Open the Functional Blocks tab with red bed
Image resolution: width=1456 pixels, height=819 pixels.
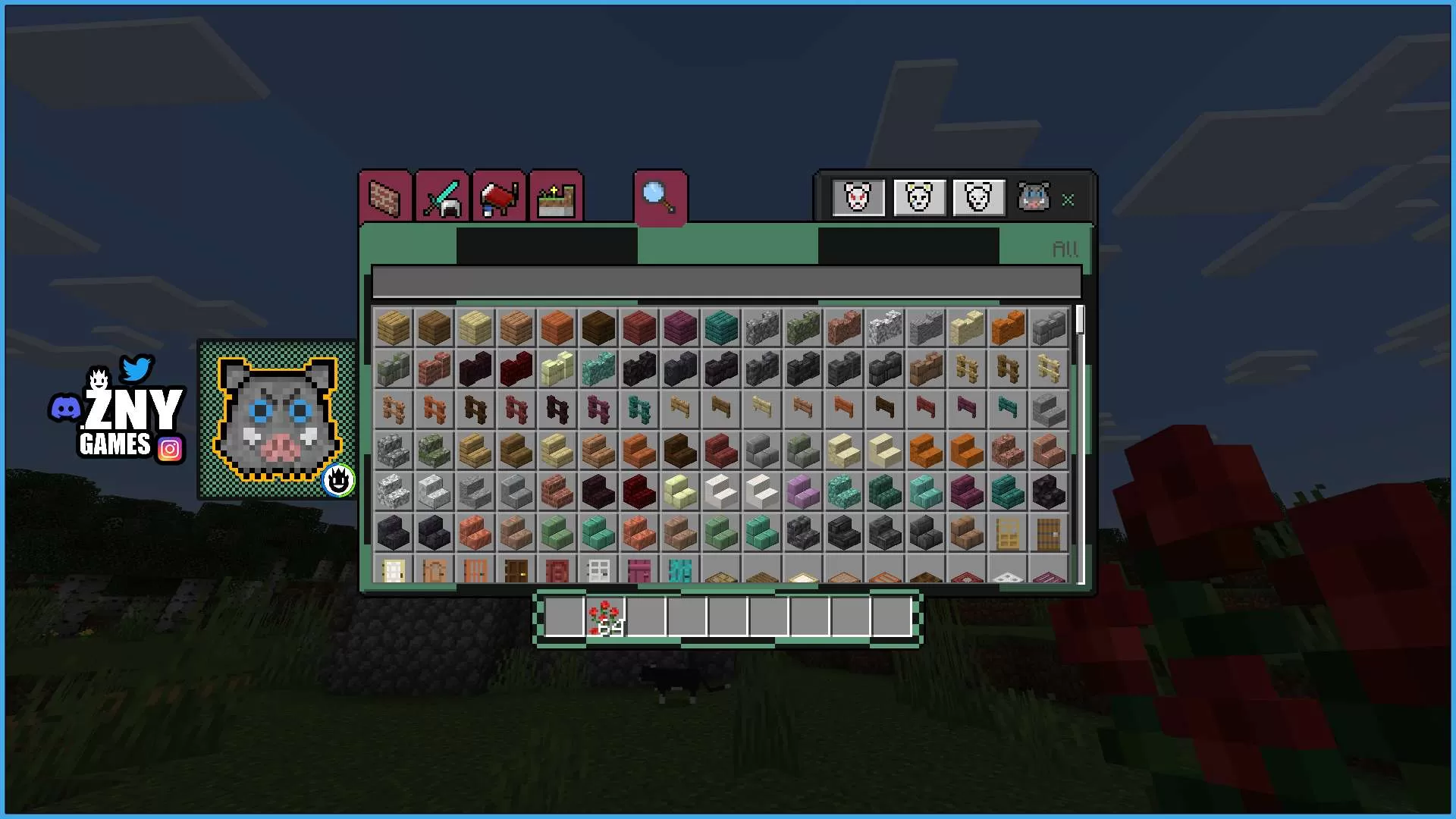[498, 197]
